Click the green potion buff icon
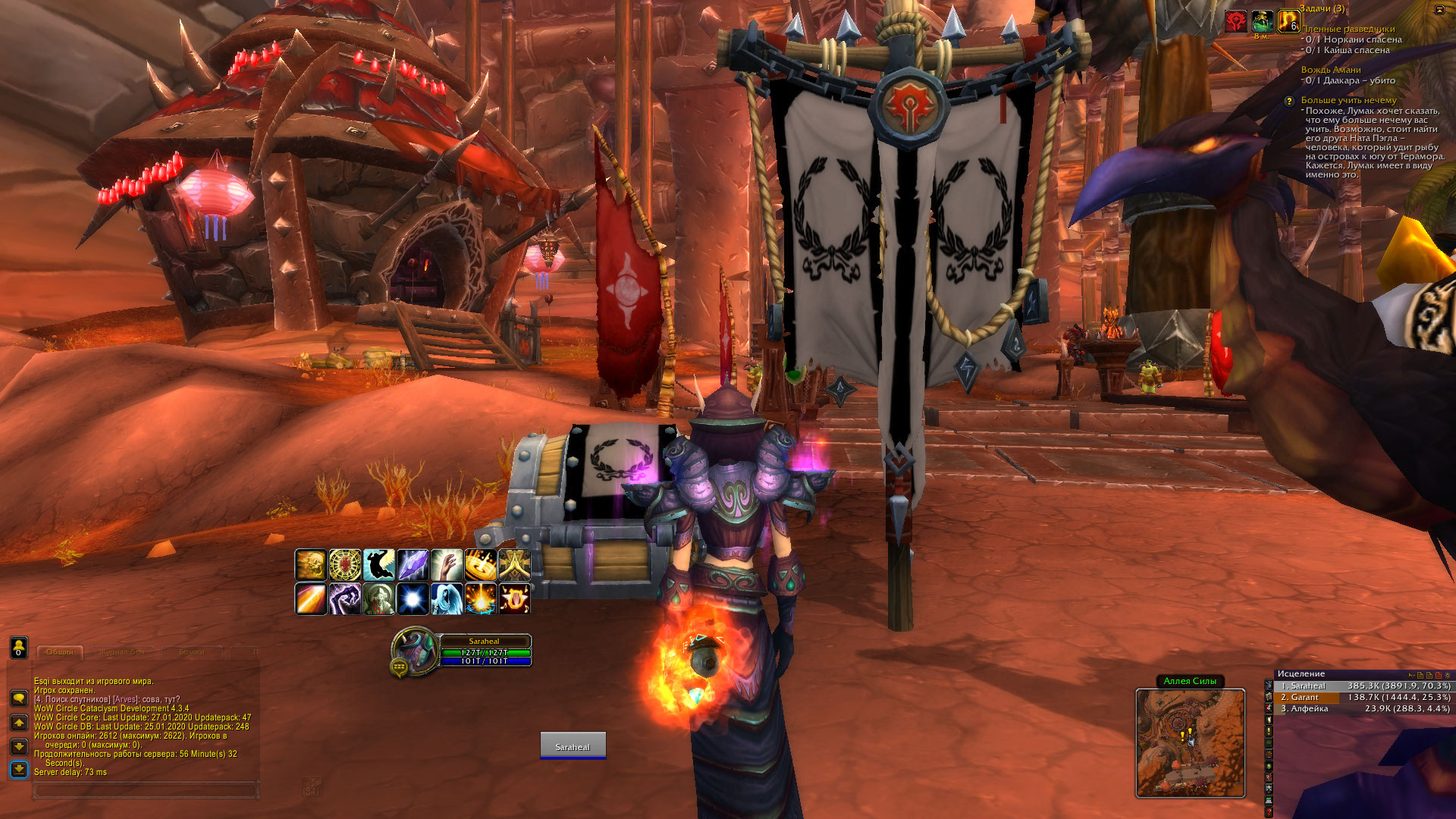This screenshot has width=1456, height=819. pos(1262,21)
